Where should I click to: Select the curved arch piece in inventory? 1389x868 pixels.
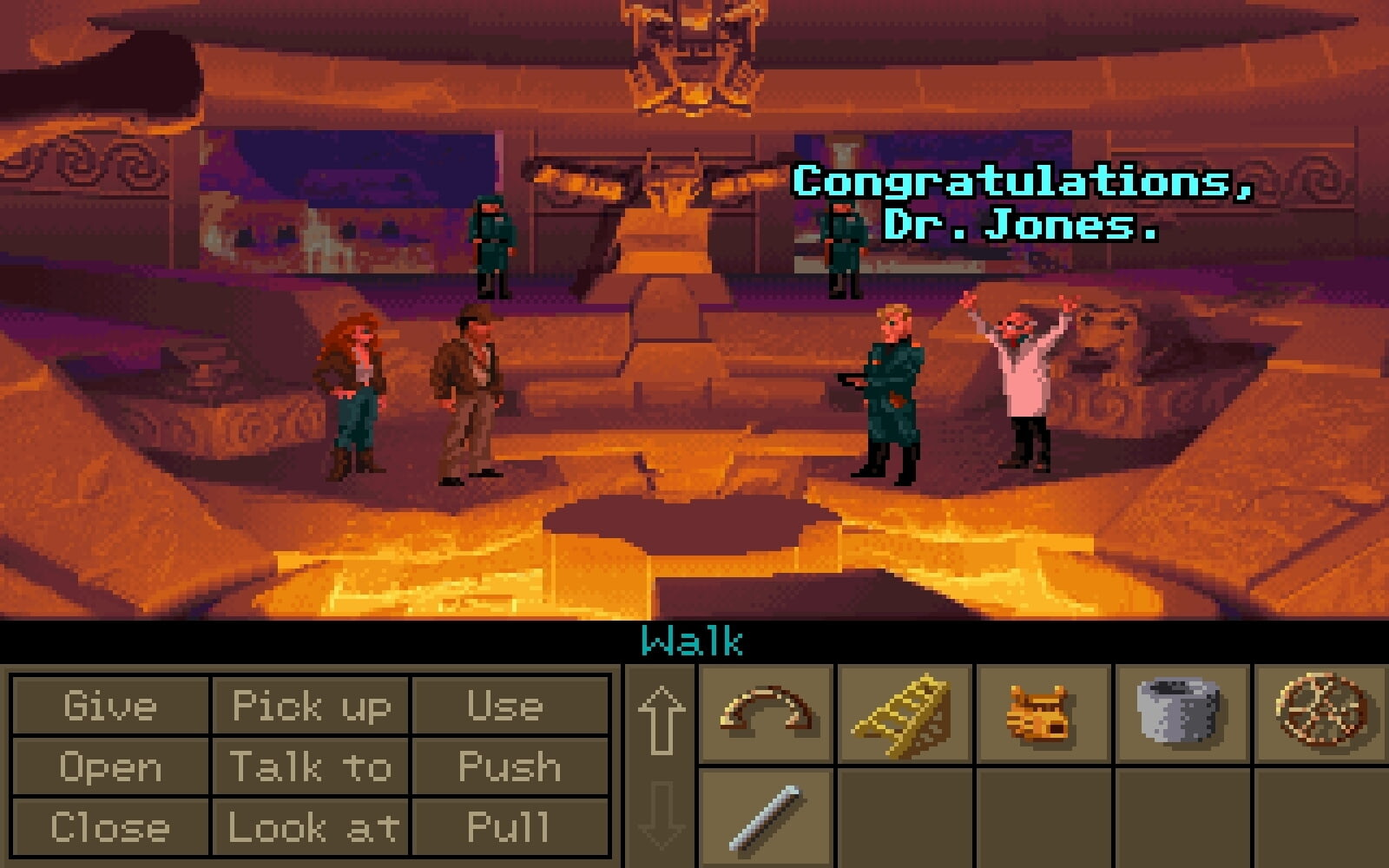pyautogui.click(x=766, y=713)
